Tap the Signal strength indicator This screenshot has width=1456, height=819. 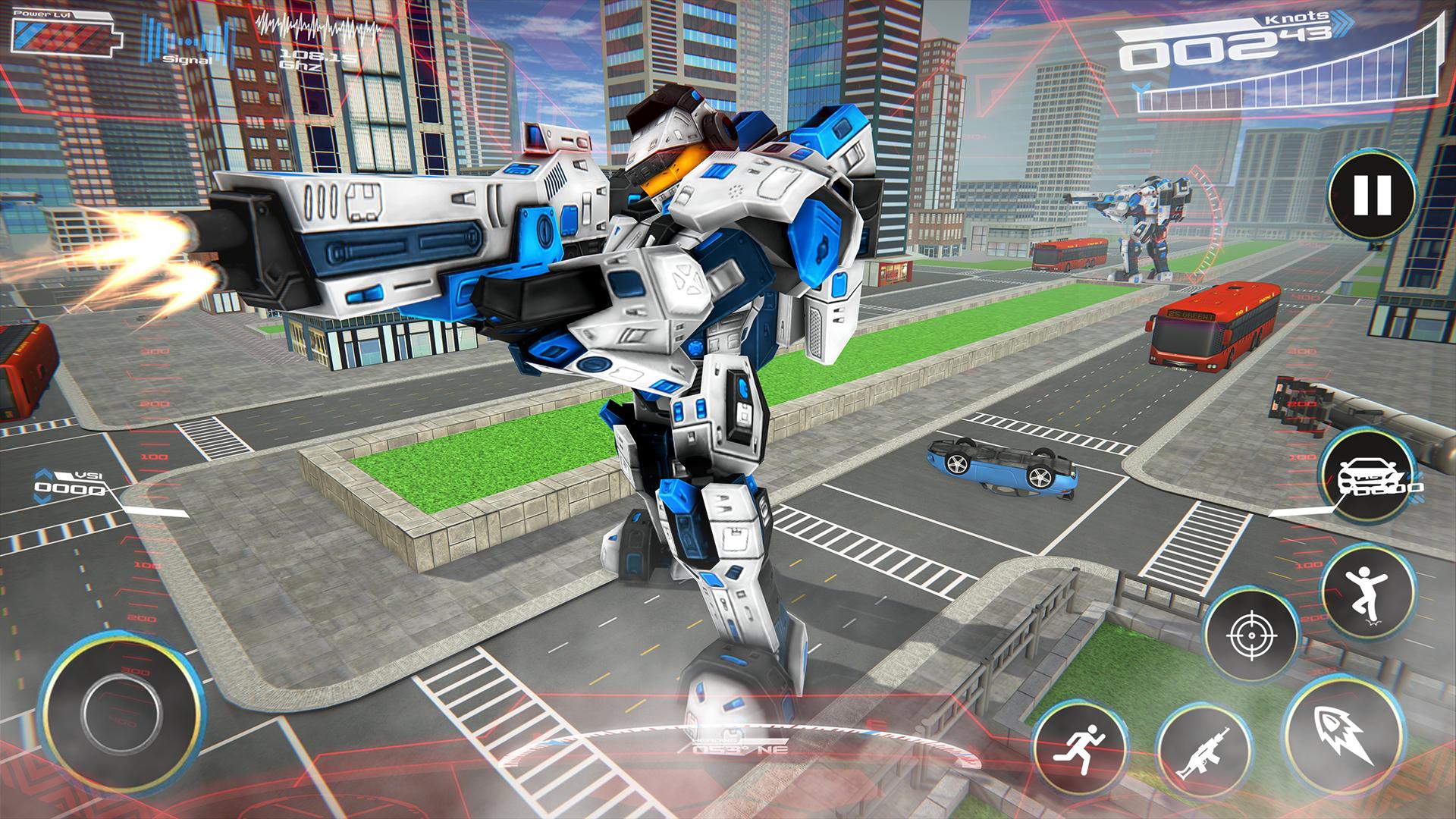(x=190, y=45)
